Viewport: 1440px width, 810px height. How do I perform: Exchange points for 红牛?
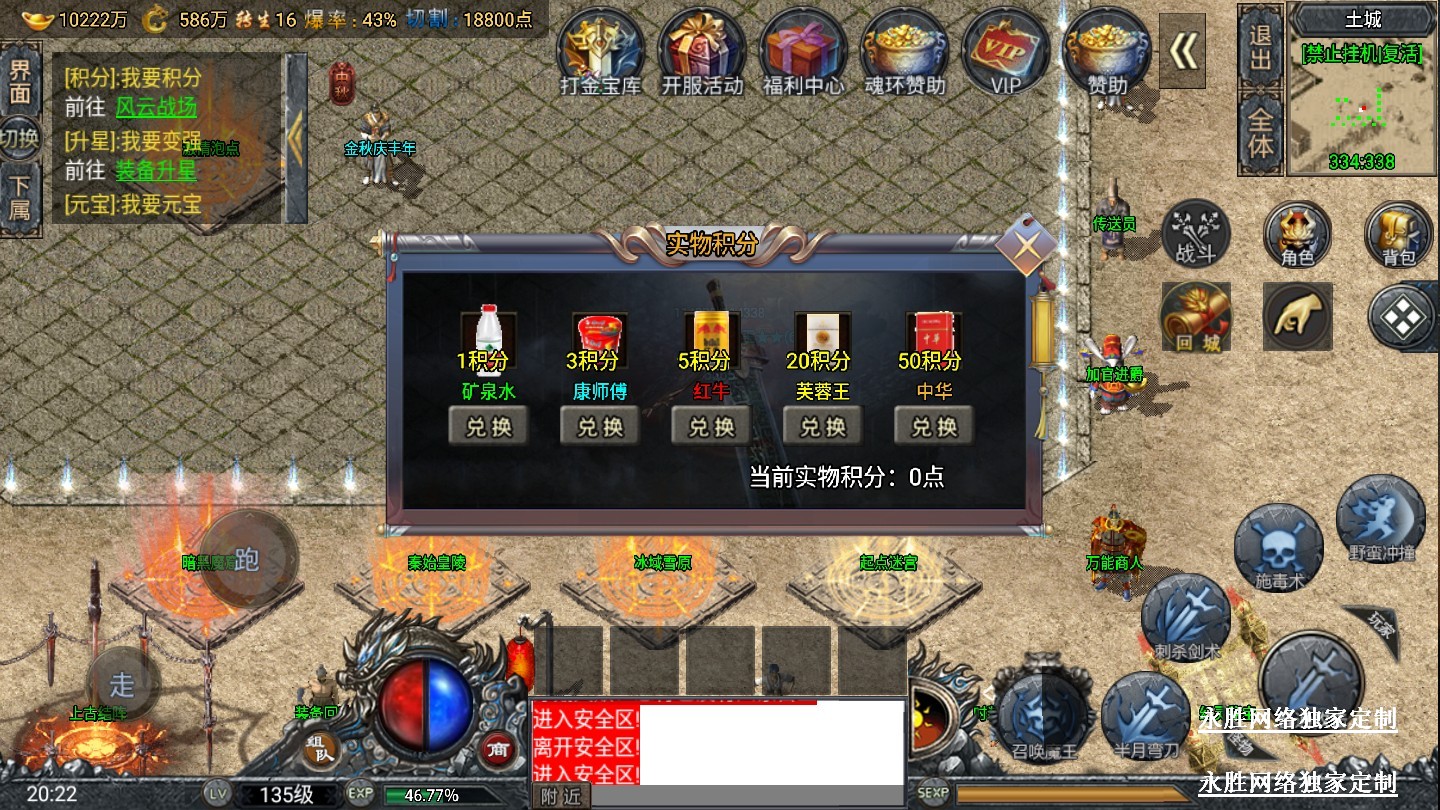(x=711, y=427)
